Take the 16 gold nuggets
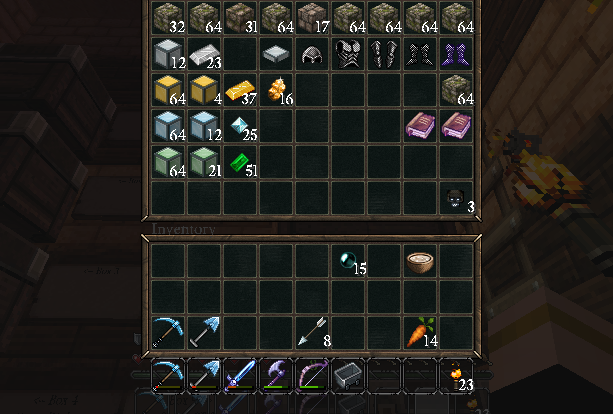Image resolution: width=613 pixels, height=414 pixels. click(x=276, y=91)
